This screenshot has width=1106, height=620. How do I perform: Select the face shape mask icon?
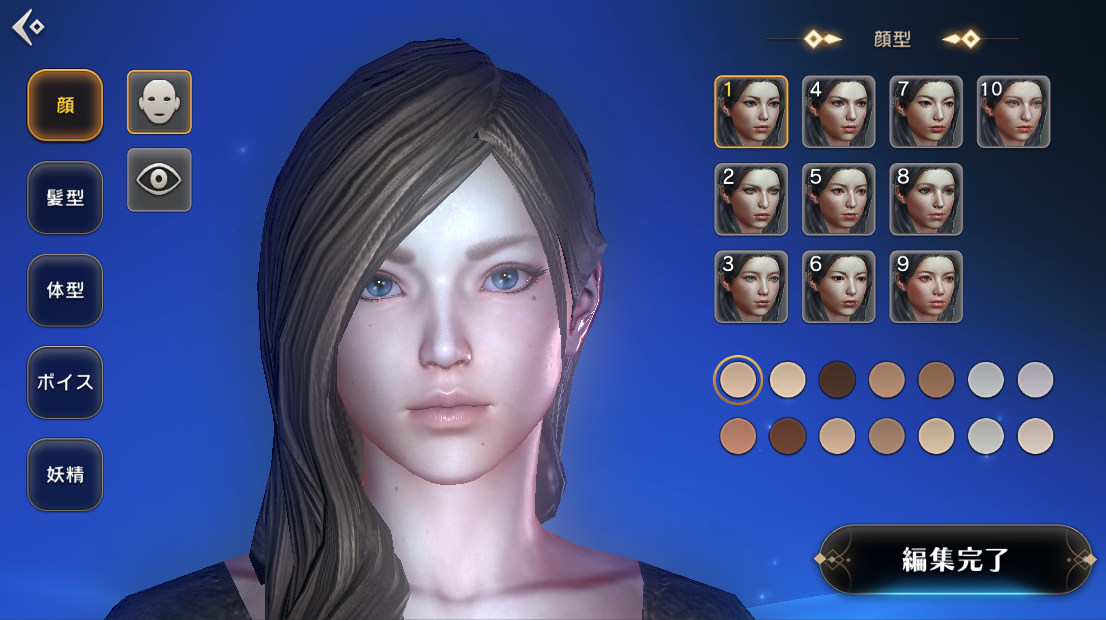(x=159, y=102)
